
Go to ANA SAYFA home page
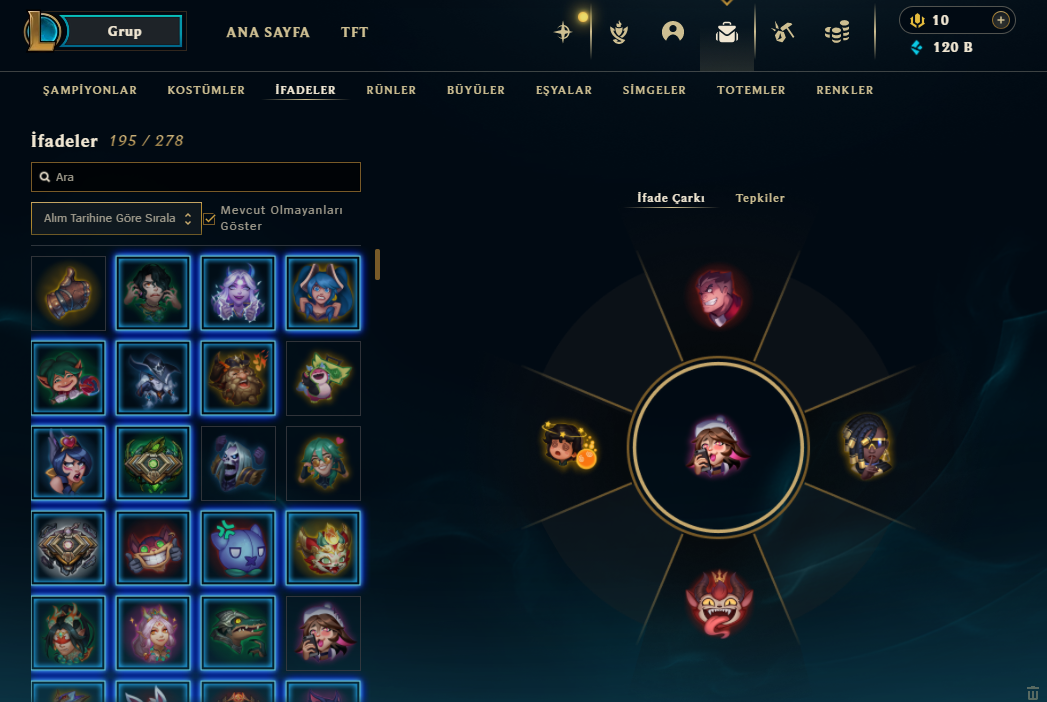click(268, 32)
